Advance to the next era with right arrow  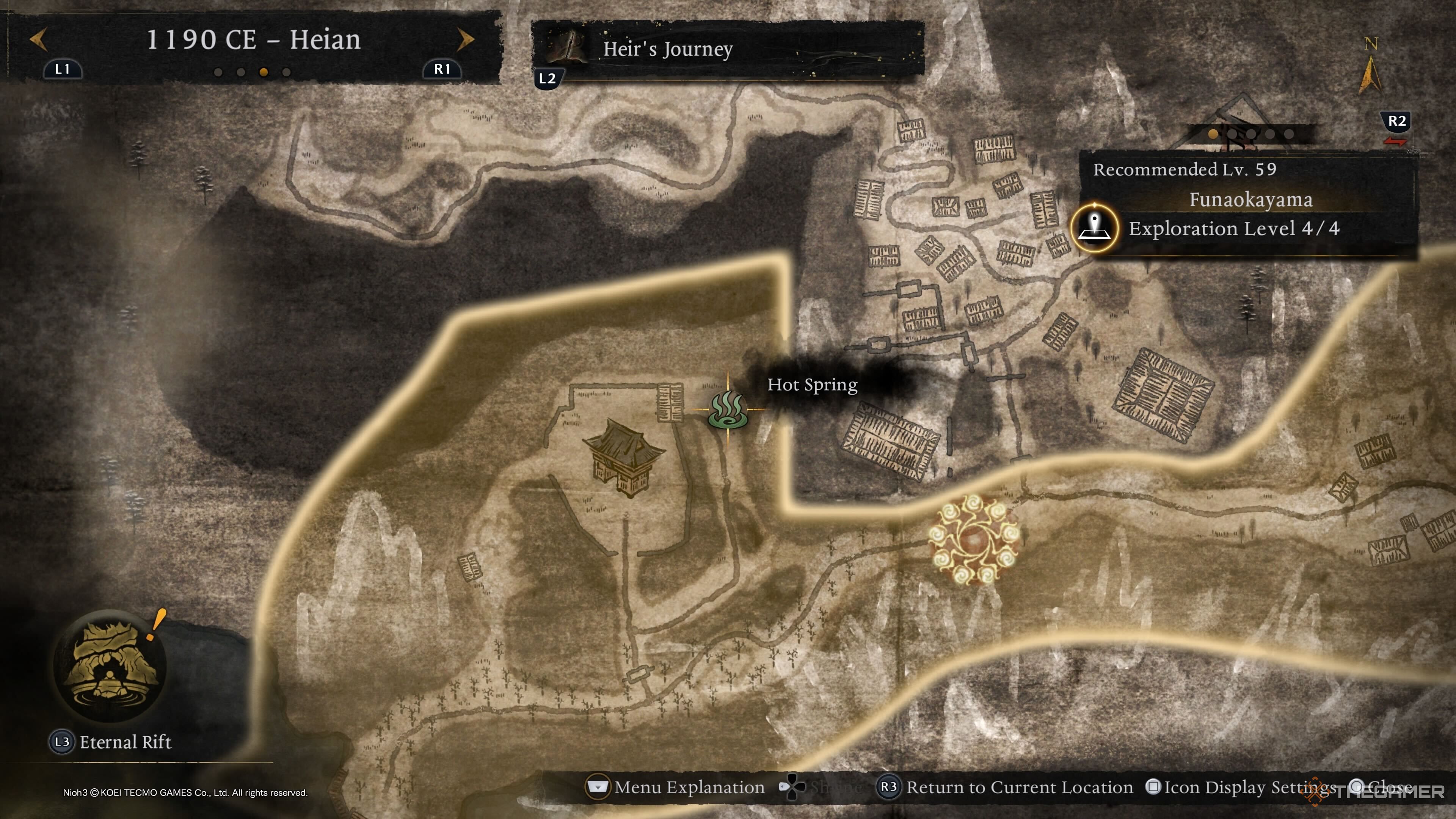coord(465,39)
